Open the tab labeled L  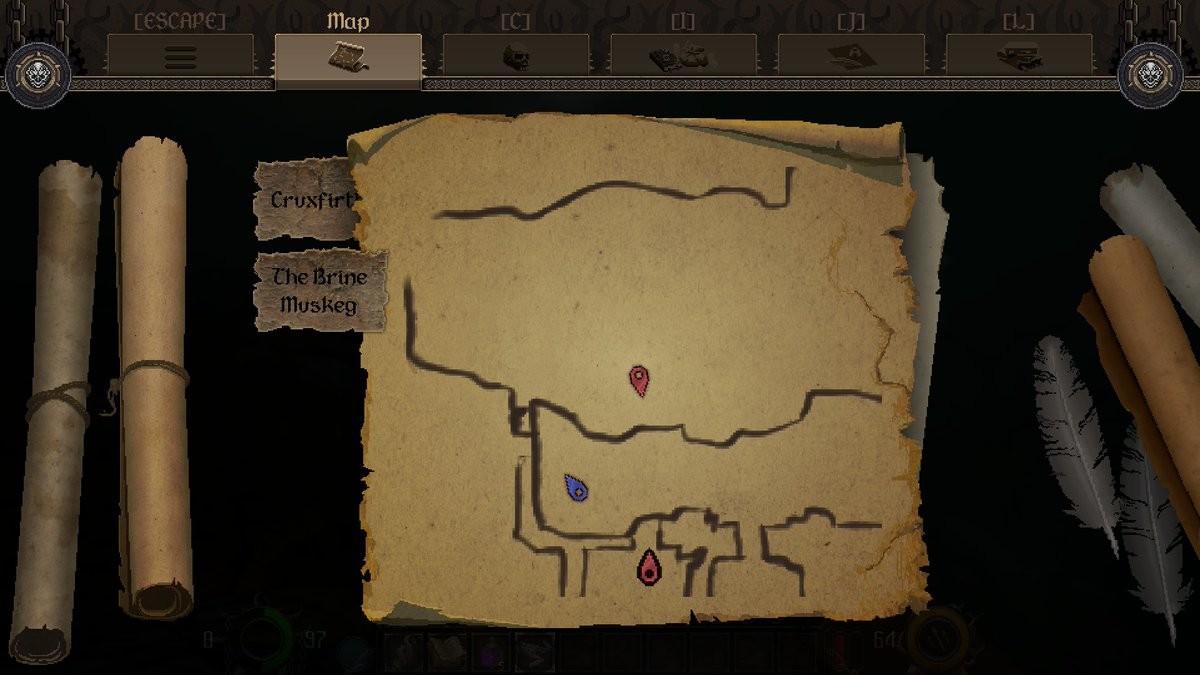1019,56
